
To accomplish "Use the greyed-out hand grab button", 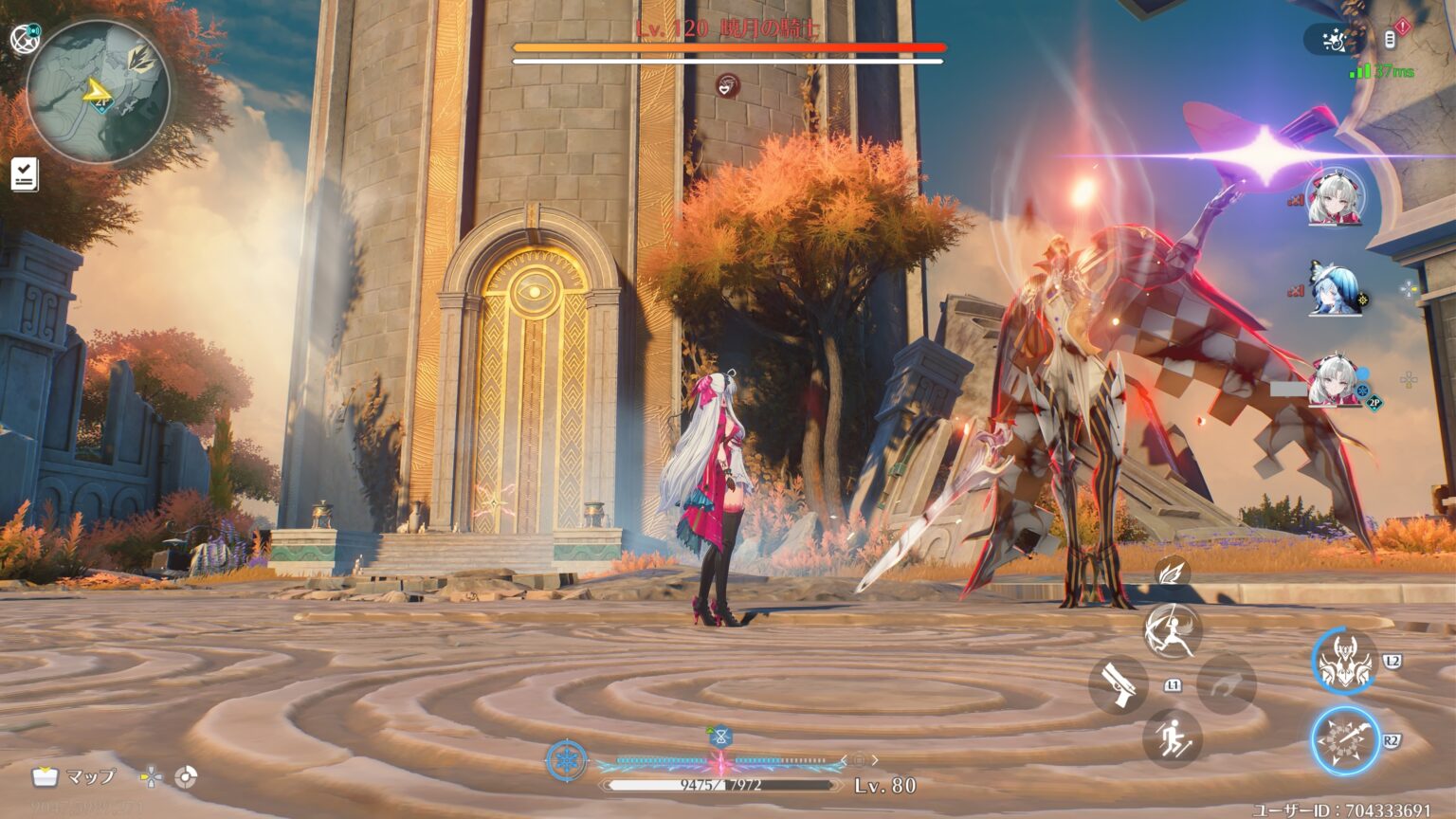I will point(1227,683).
